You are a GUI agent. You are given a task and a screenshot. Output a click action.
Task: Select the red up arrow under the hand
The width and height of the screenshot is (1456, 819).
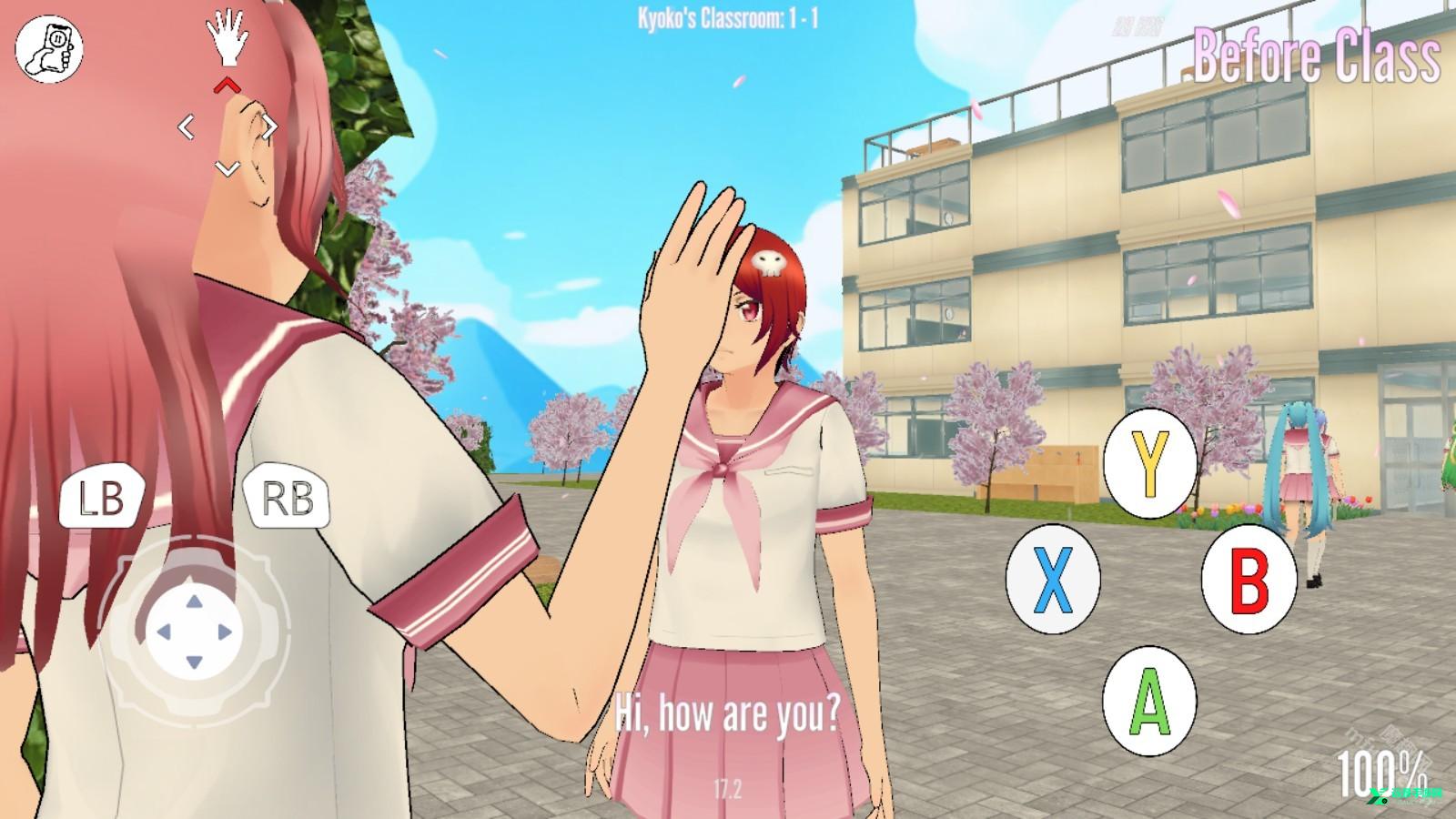point(227,86)
